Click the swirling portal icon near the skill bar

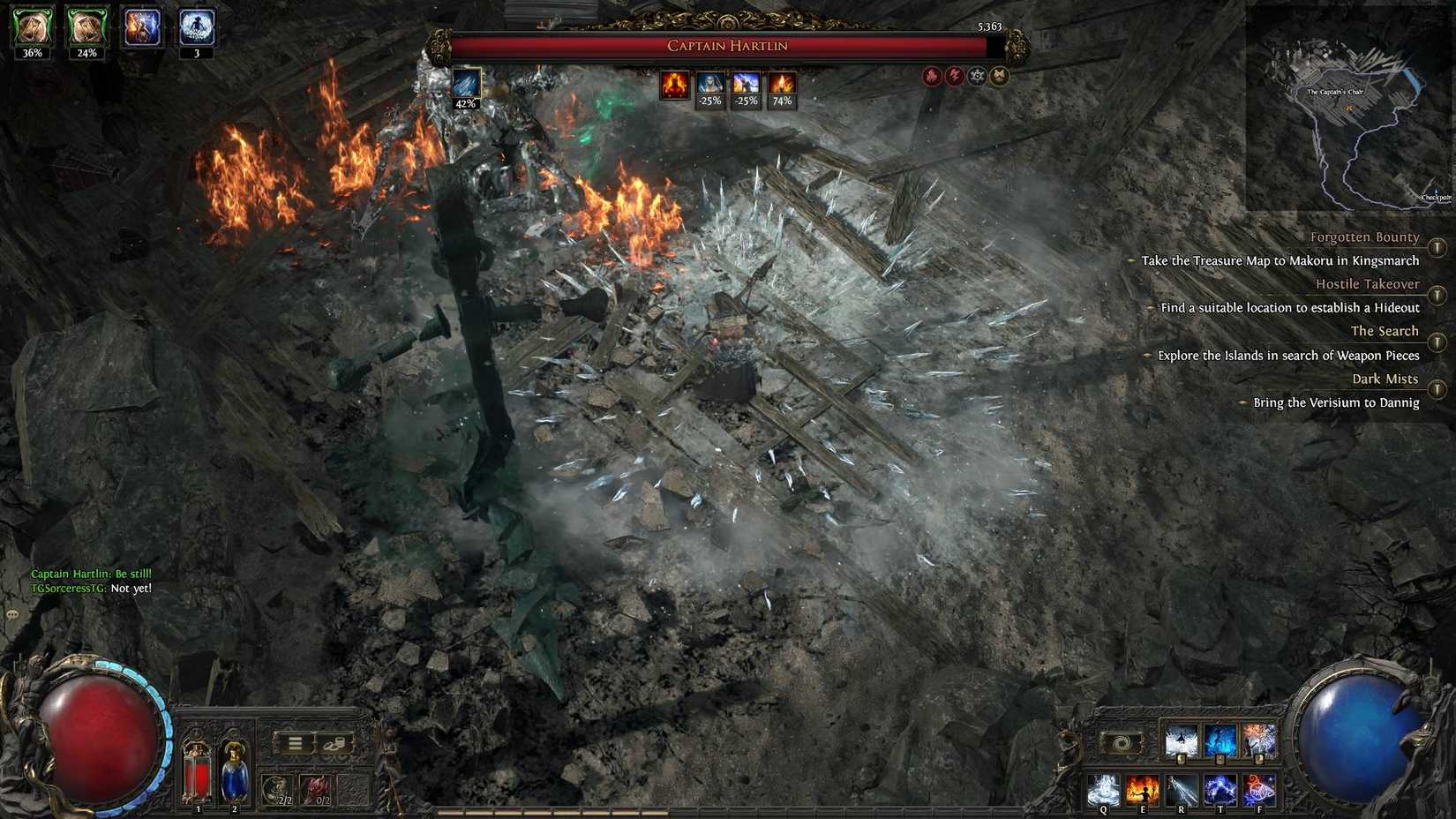coord(1121,741)
